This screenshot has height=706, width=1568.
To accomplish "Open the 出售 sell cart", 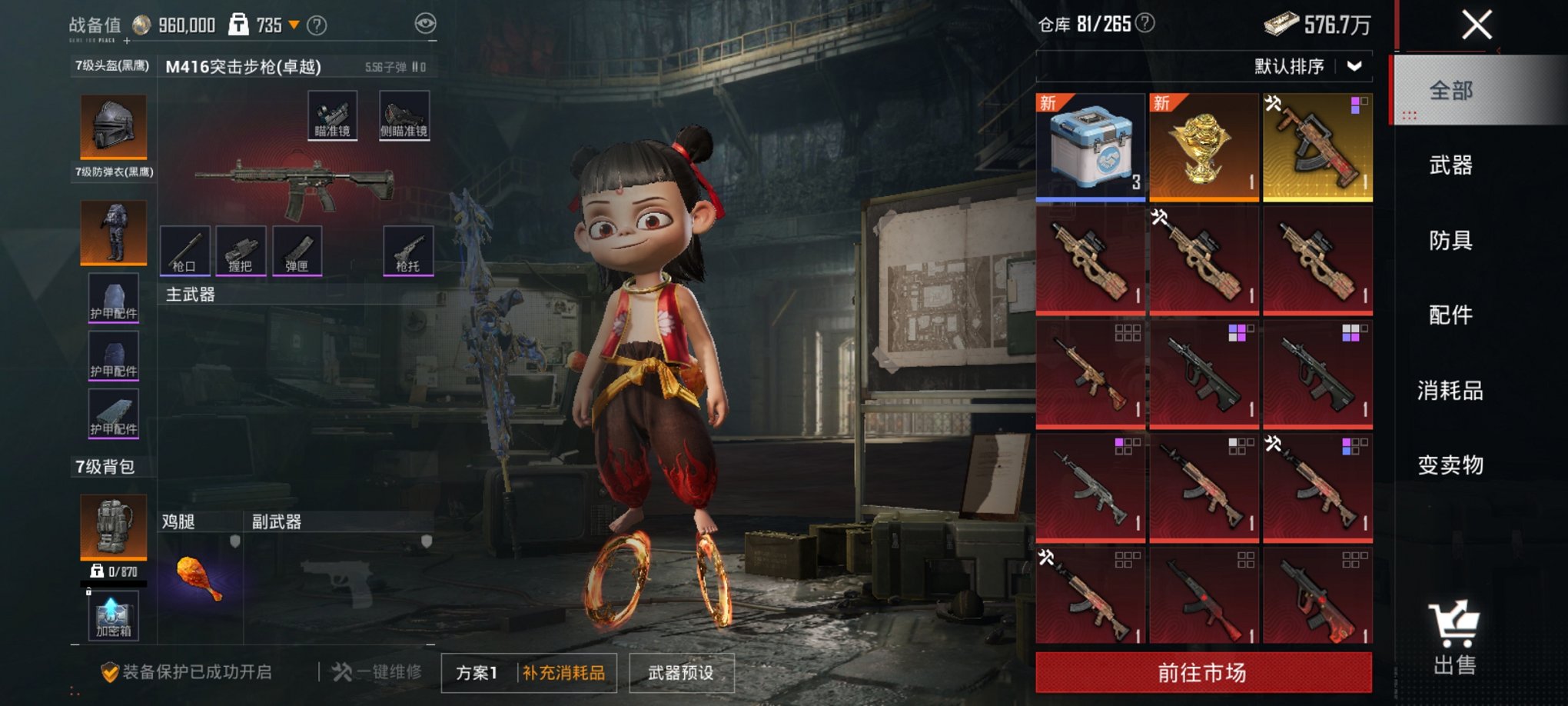I will coord(1453,638).
